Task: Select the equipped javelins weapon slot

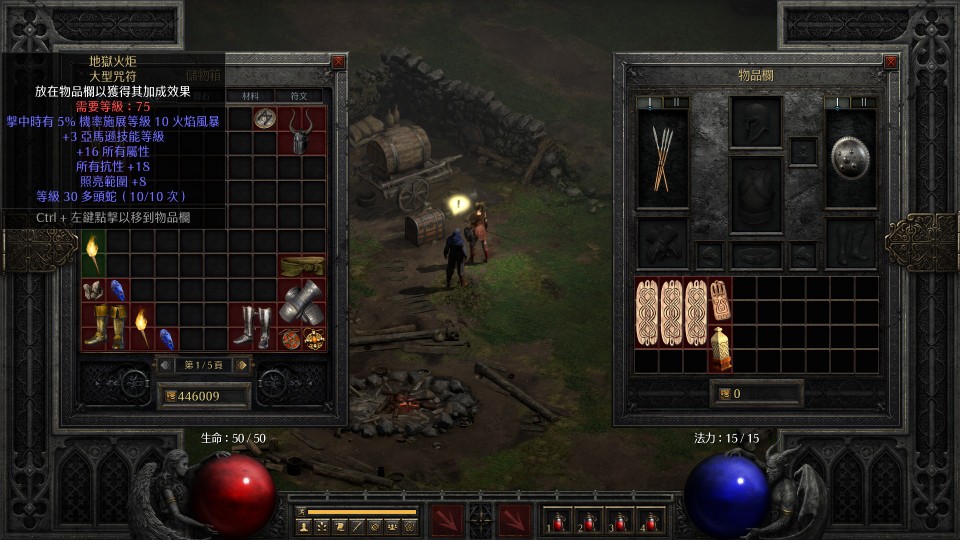Action: click(x=662, y=159)
